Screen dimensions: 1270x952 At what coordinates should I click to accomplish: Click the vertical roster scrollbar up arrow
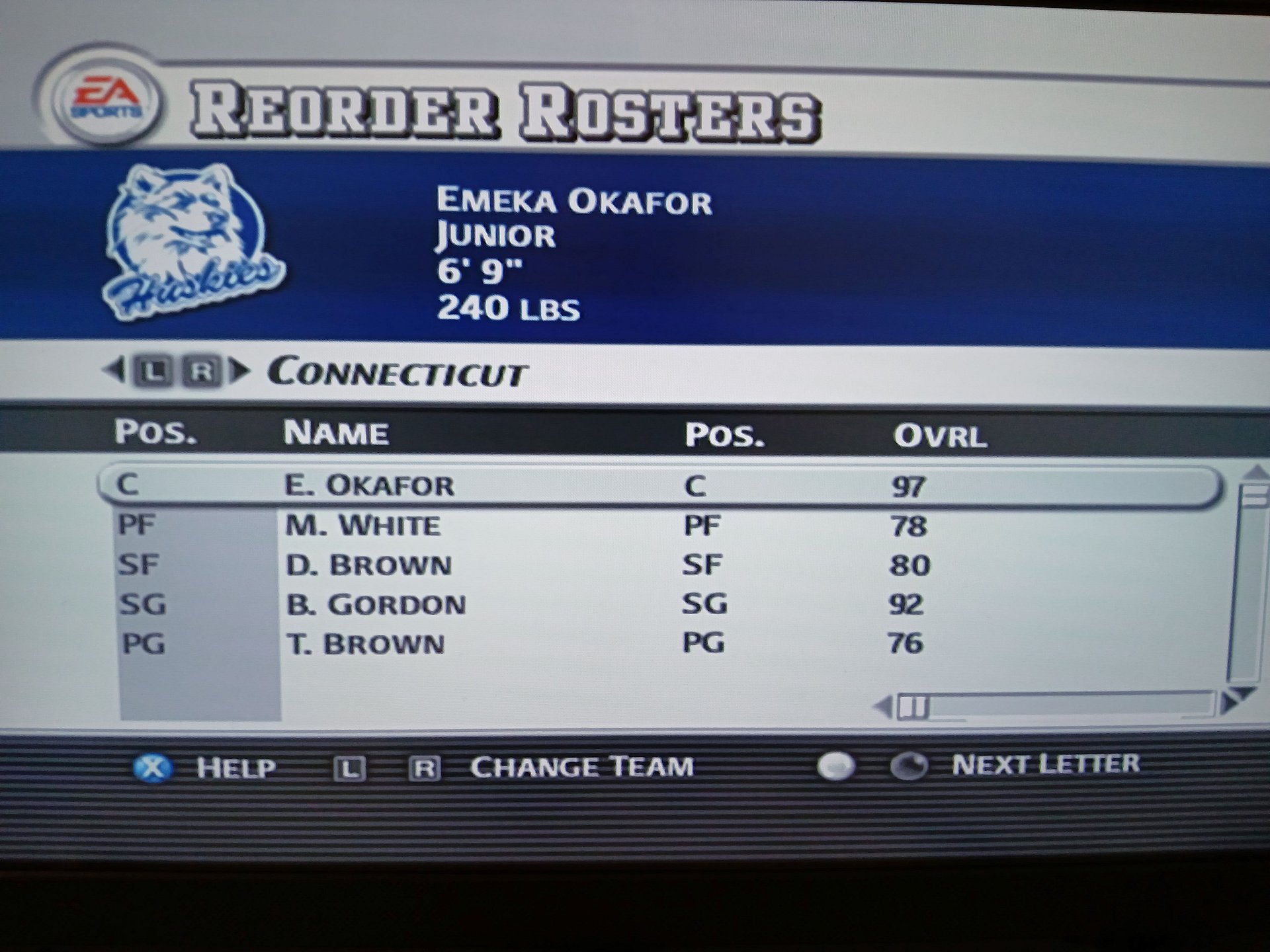coord(1255,473)
